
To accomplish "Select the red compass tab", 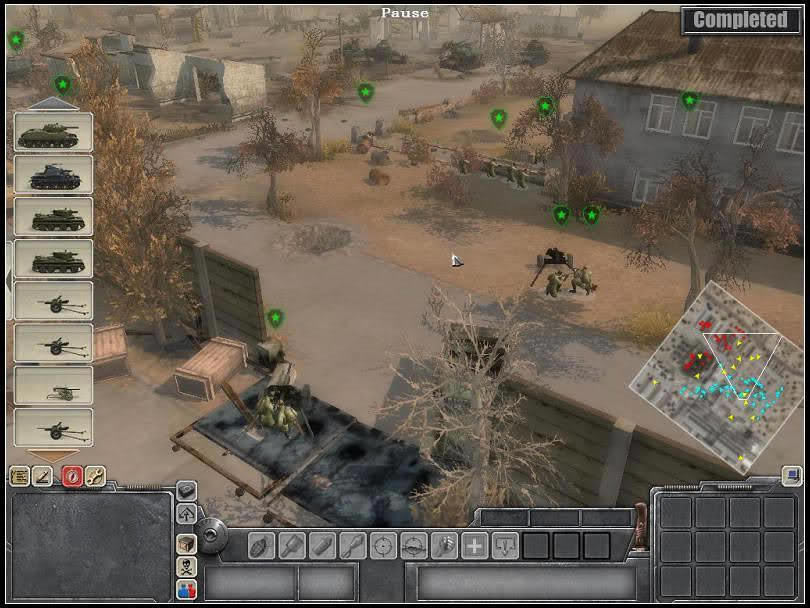I will 70,476.
